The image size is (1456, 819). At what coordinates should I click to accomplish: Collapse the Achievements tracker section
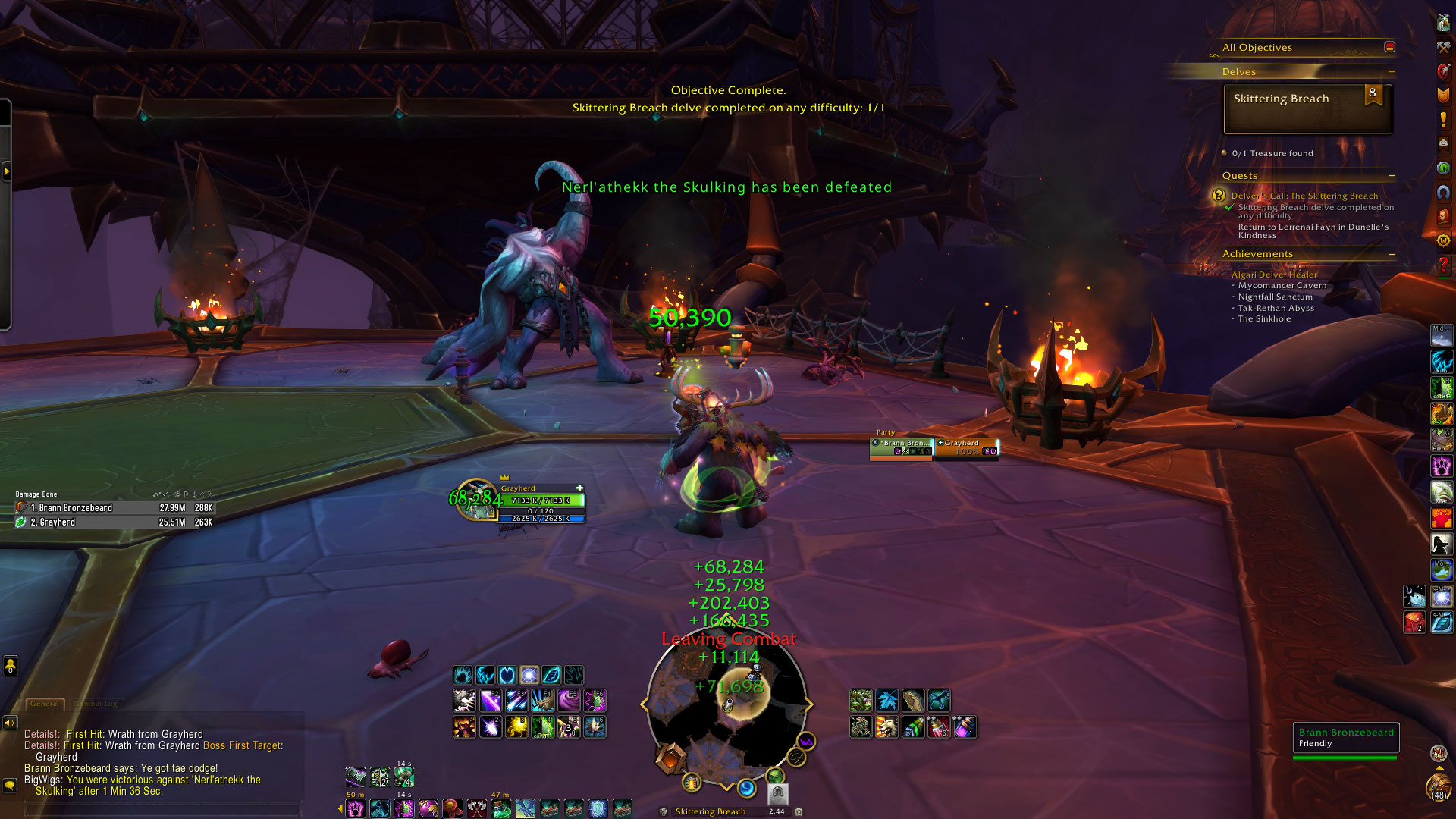(1392, 254)
